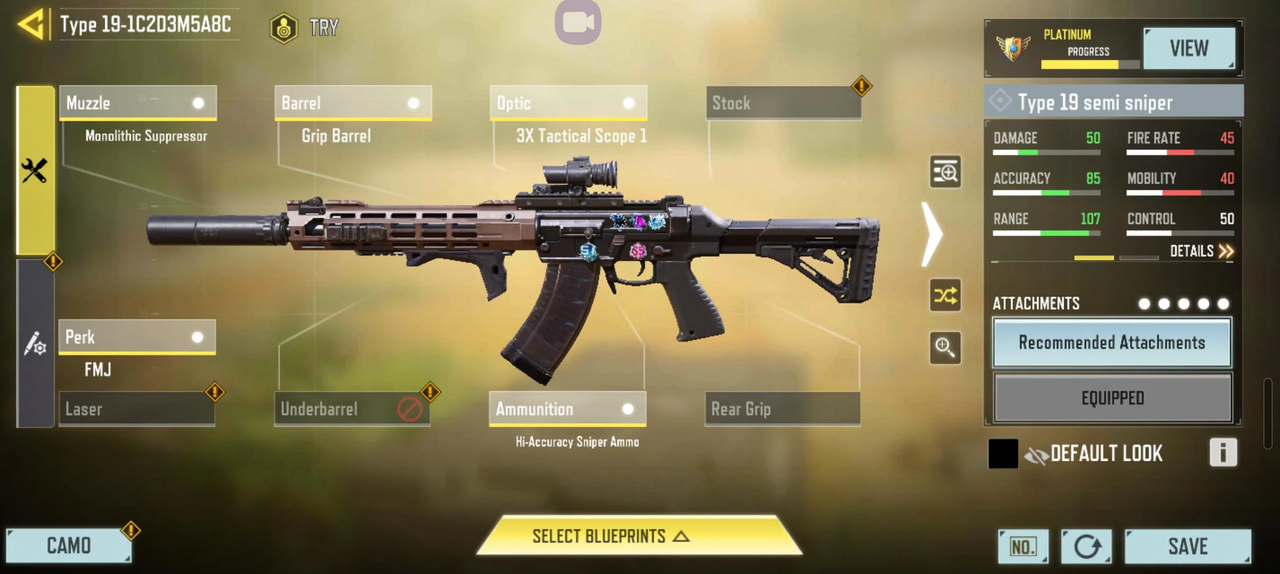Viewport: 1280px width, 574px height.
Task: Go back using the yellow arrow
Action: 32,24
